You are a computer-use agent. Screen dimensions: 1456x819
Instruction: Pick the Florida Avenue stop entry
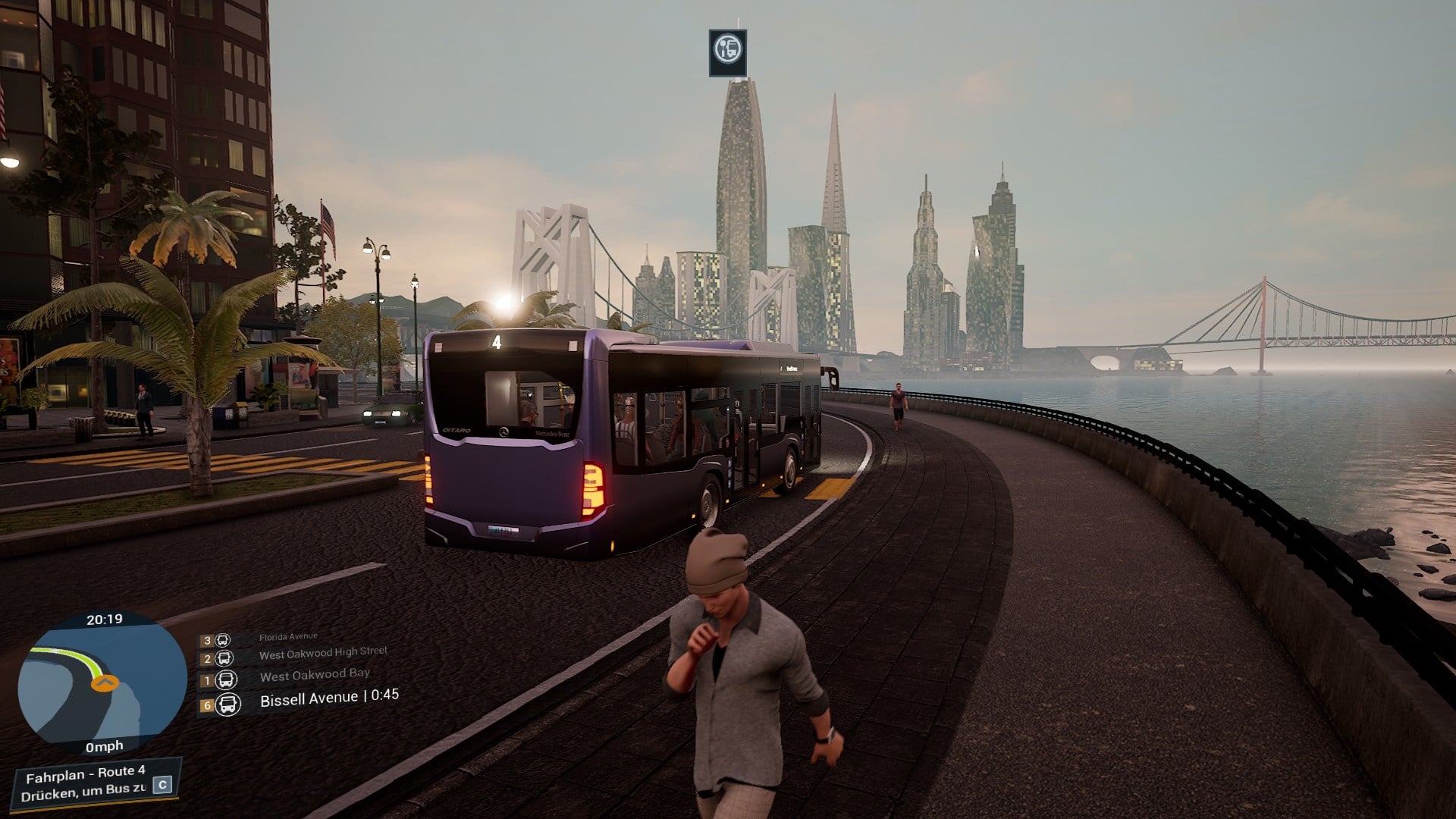[x=288, y=638]
